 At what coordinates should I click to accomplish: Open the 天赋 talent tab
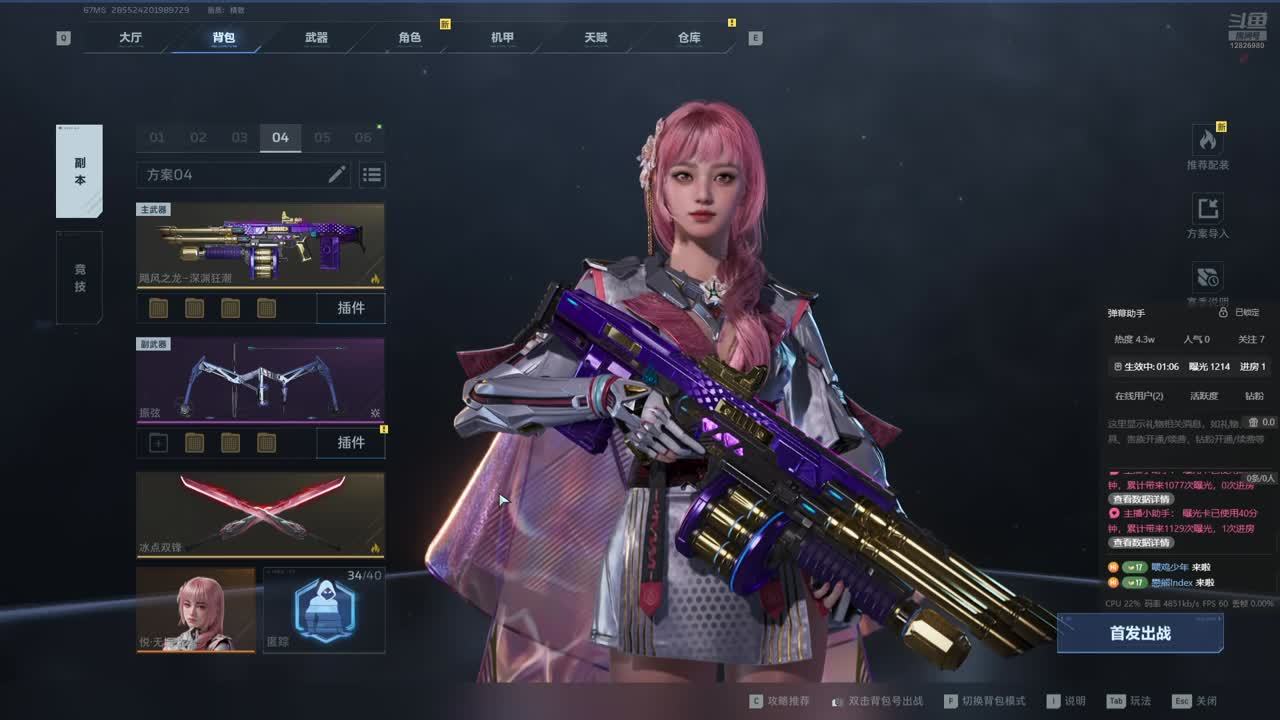pyautogui.click(x=596, y=38)
